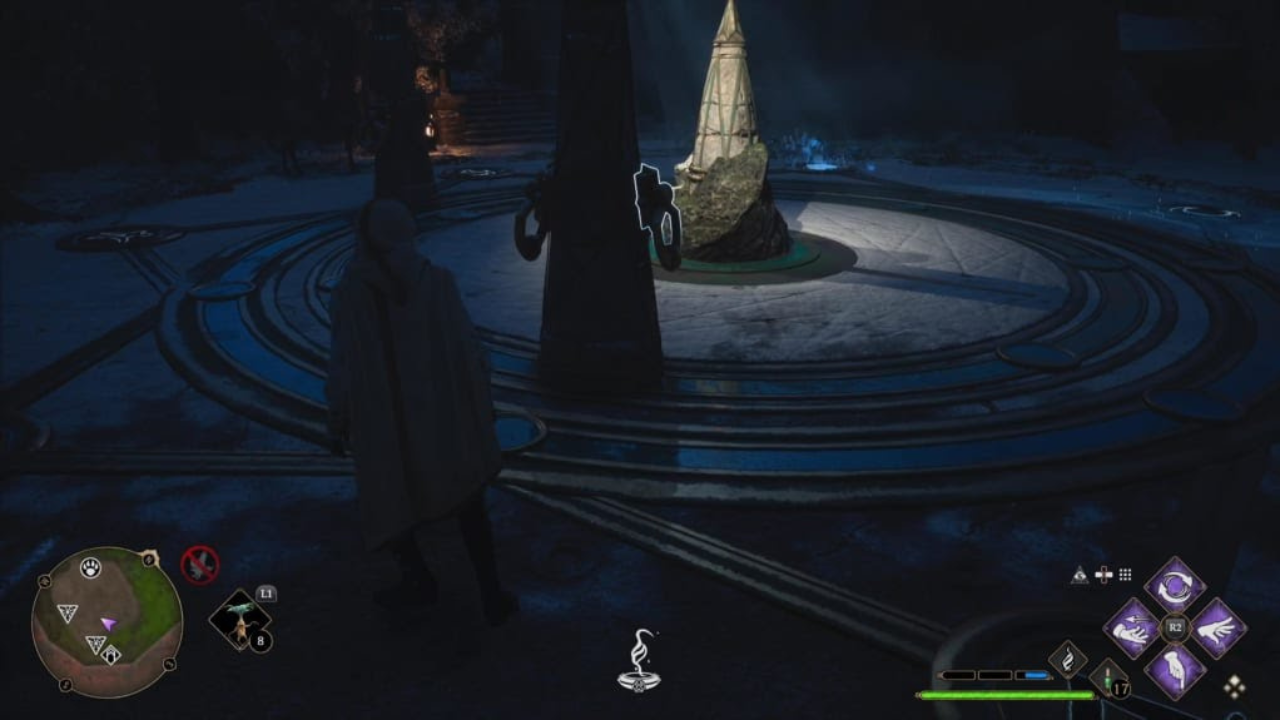Cast the open reaching hand spell
The width and height of the screenshot is (1280, 720).
coord(1217,628)
